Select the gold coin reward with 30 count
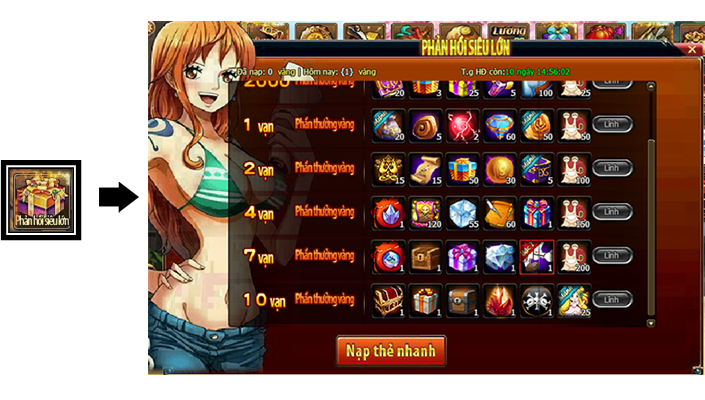Screen dimensions: 705x400 click(498, 168)
